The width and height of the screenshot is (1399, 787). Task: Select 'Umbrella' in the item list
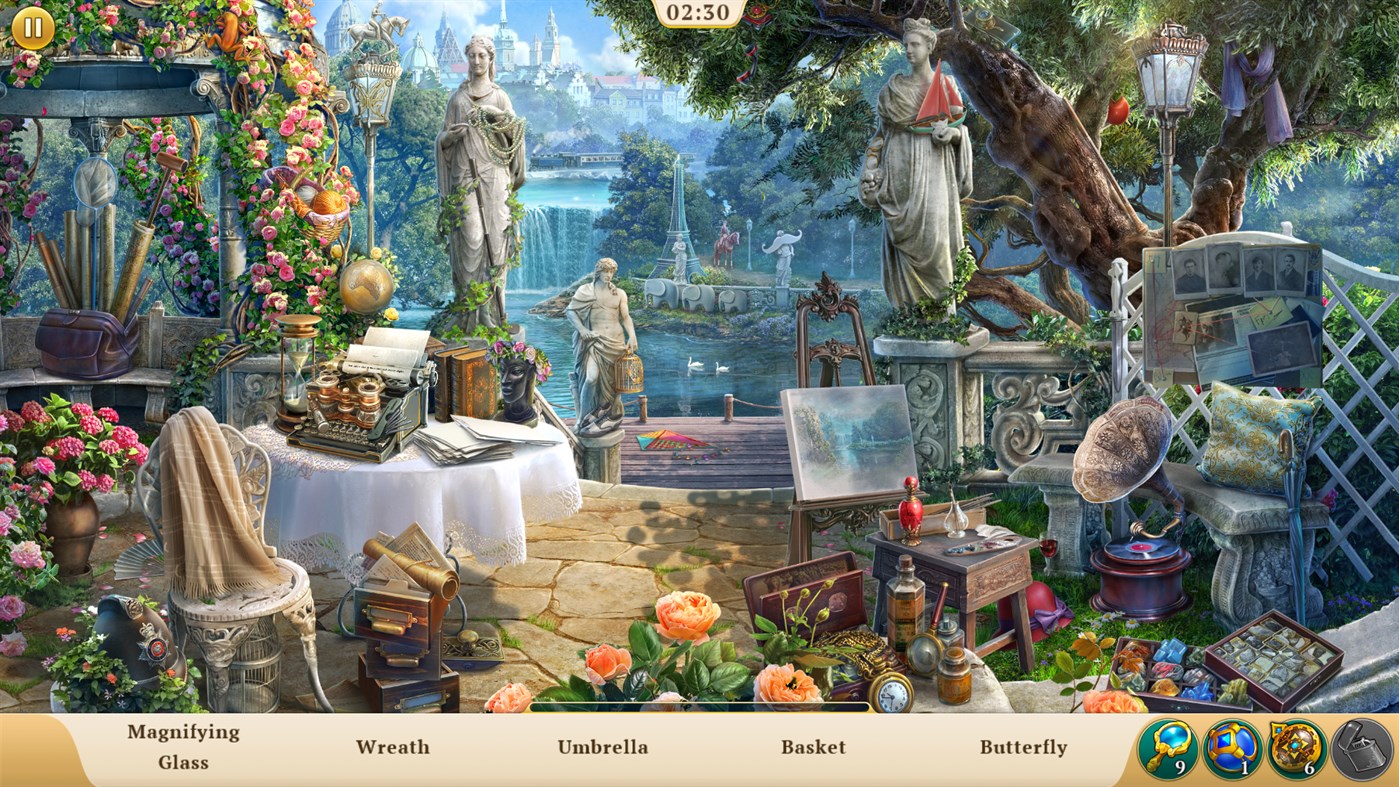(602, 746)
